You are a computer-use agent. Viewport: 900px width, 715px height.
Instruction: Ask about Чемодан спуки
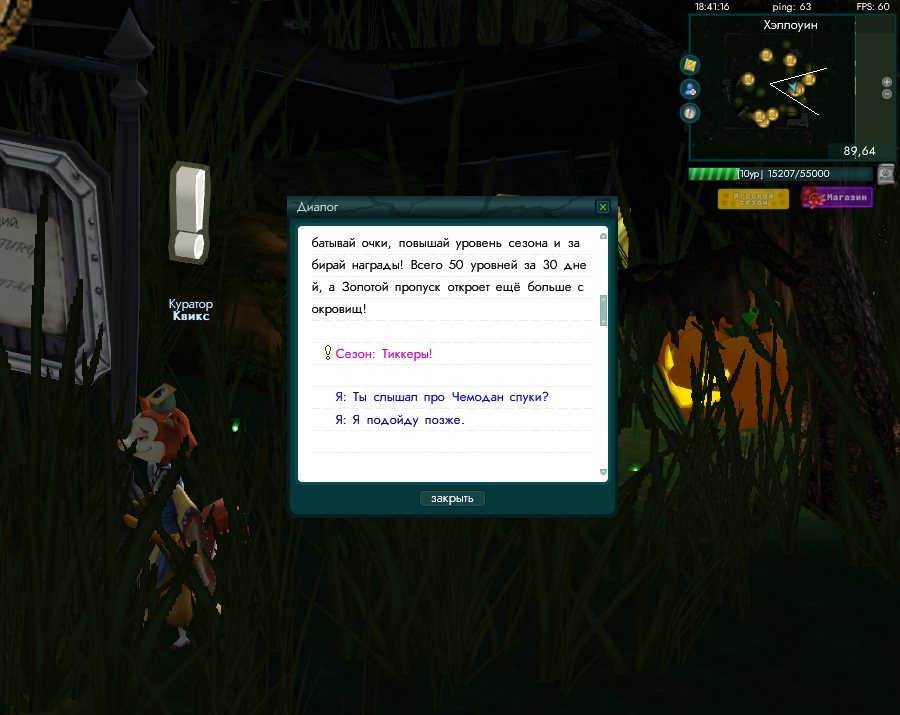(442, 397)
